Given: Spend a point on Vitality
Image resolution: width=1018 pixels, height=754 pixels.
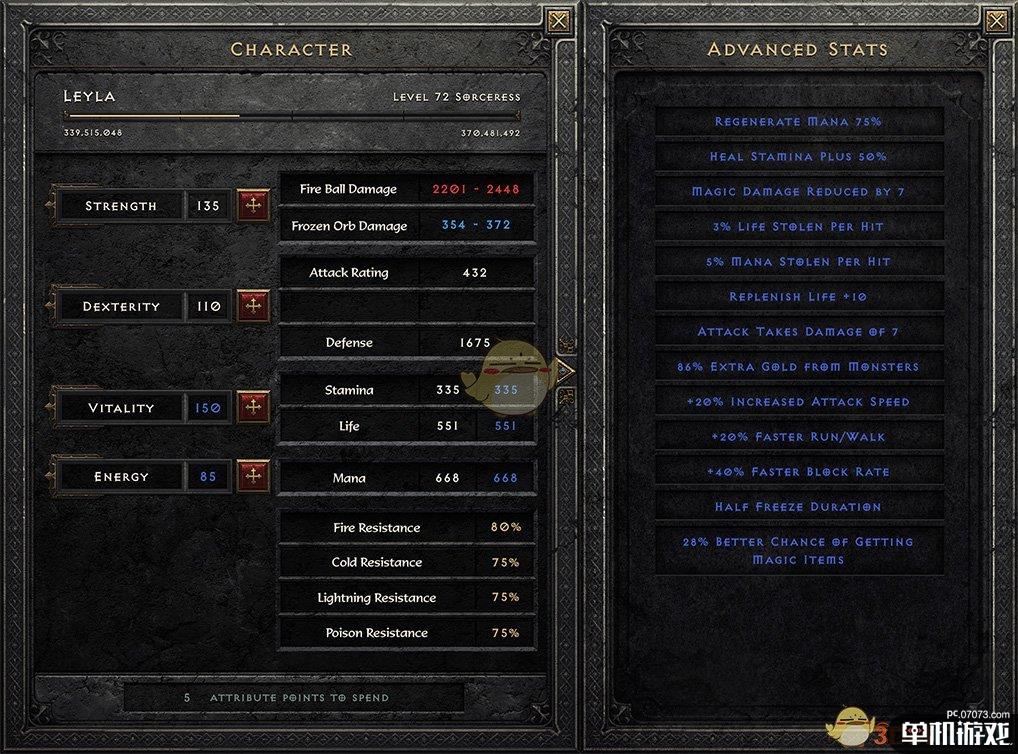Looking at the screenshot, I should pos(253,407).
